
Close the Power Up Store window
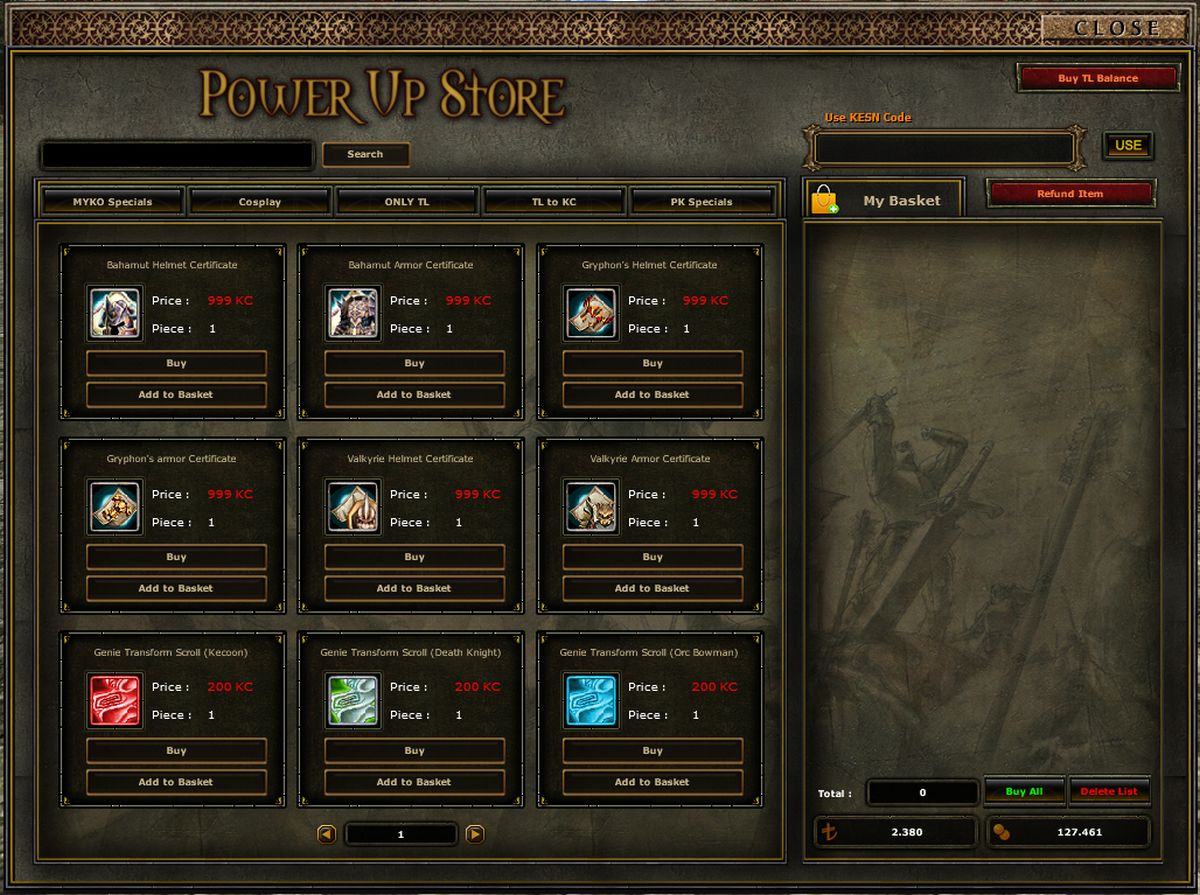point(1116,28)
